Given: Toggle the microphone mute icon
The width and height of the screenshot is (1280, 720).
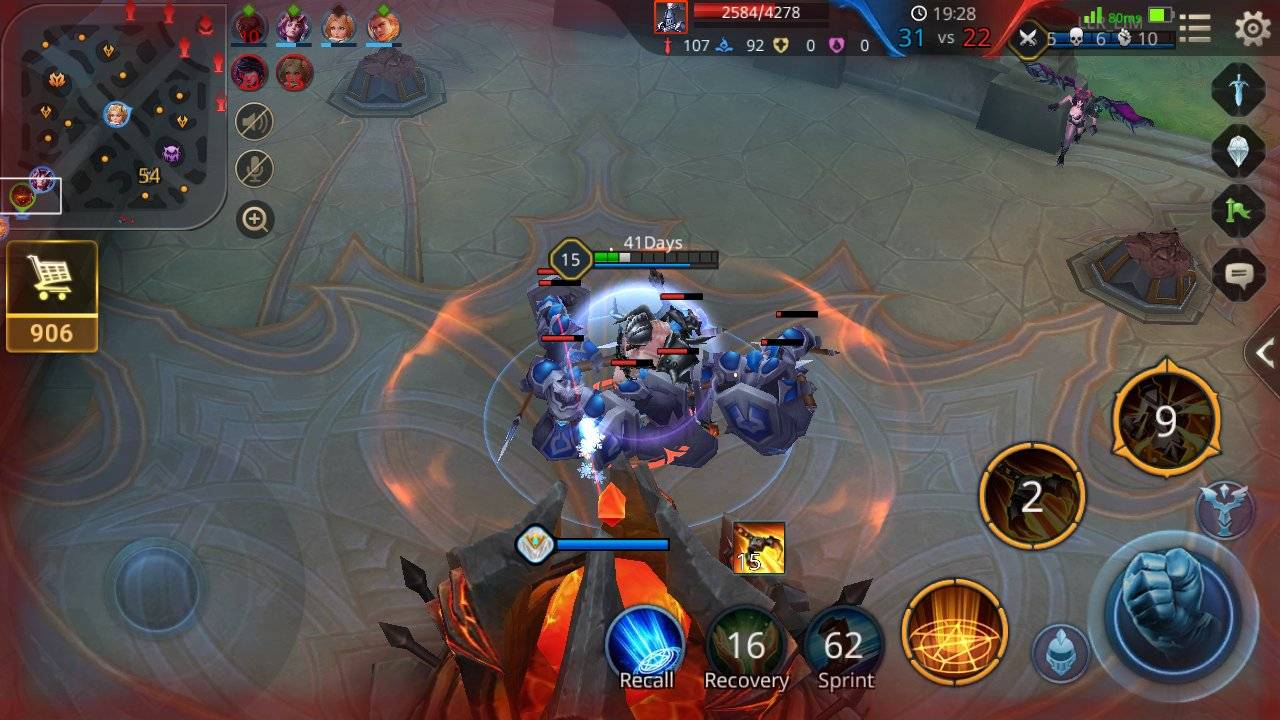Looking at the screenshot, I should (255, 169).
